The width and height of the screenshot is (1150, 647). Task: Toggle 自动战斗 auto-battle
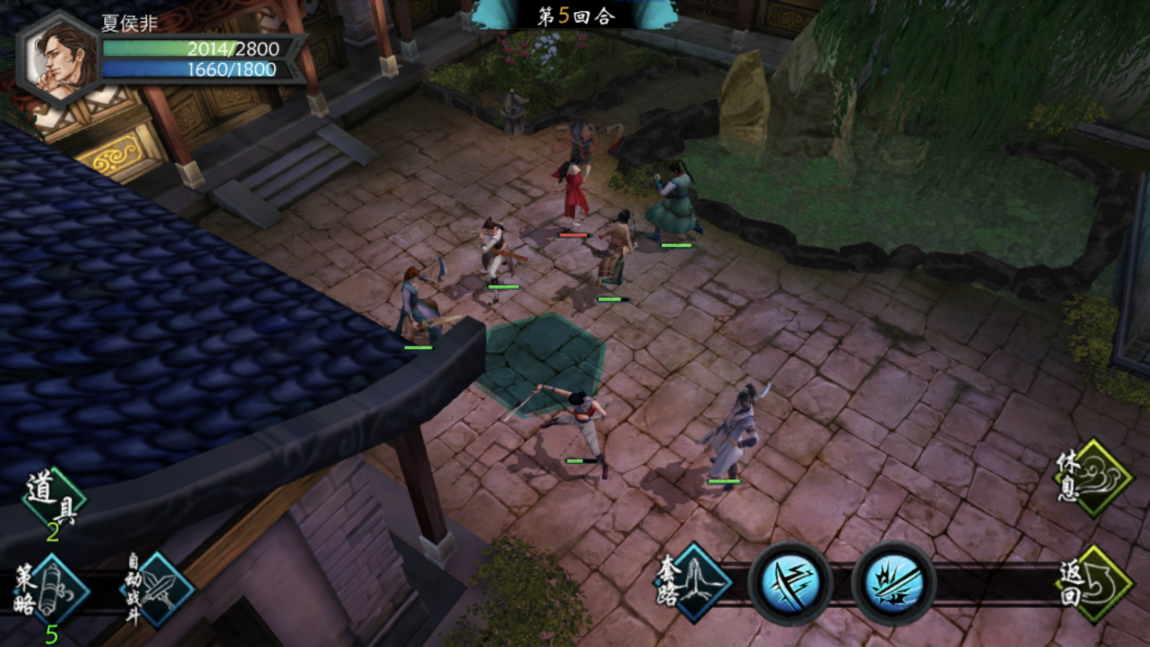click(x=156, y=590)
